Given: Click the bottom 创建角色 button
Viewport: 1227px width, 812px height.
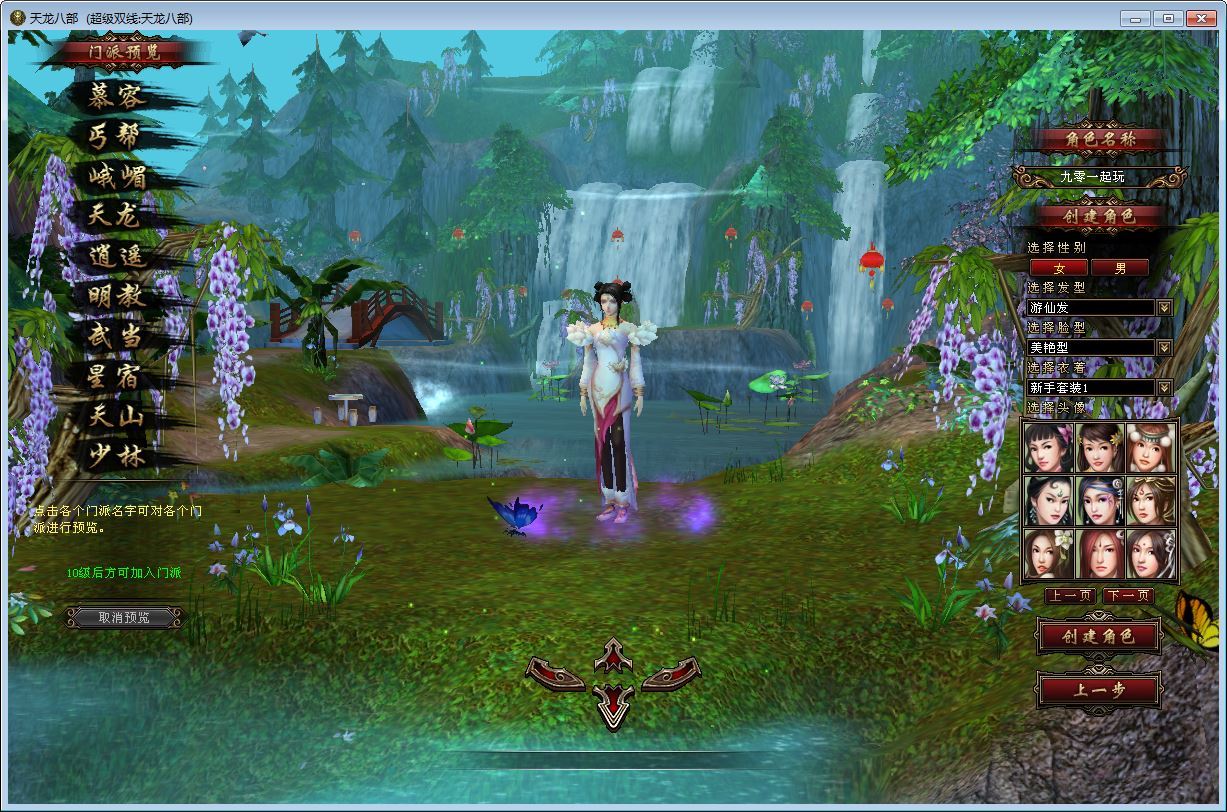Looking at the screenshot, I should [1098, 636].
